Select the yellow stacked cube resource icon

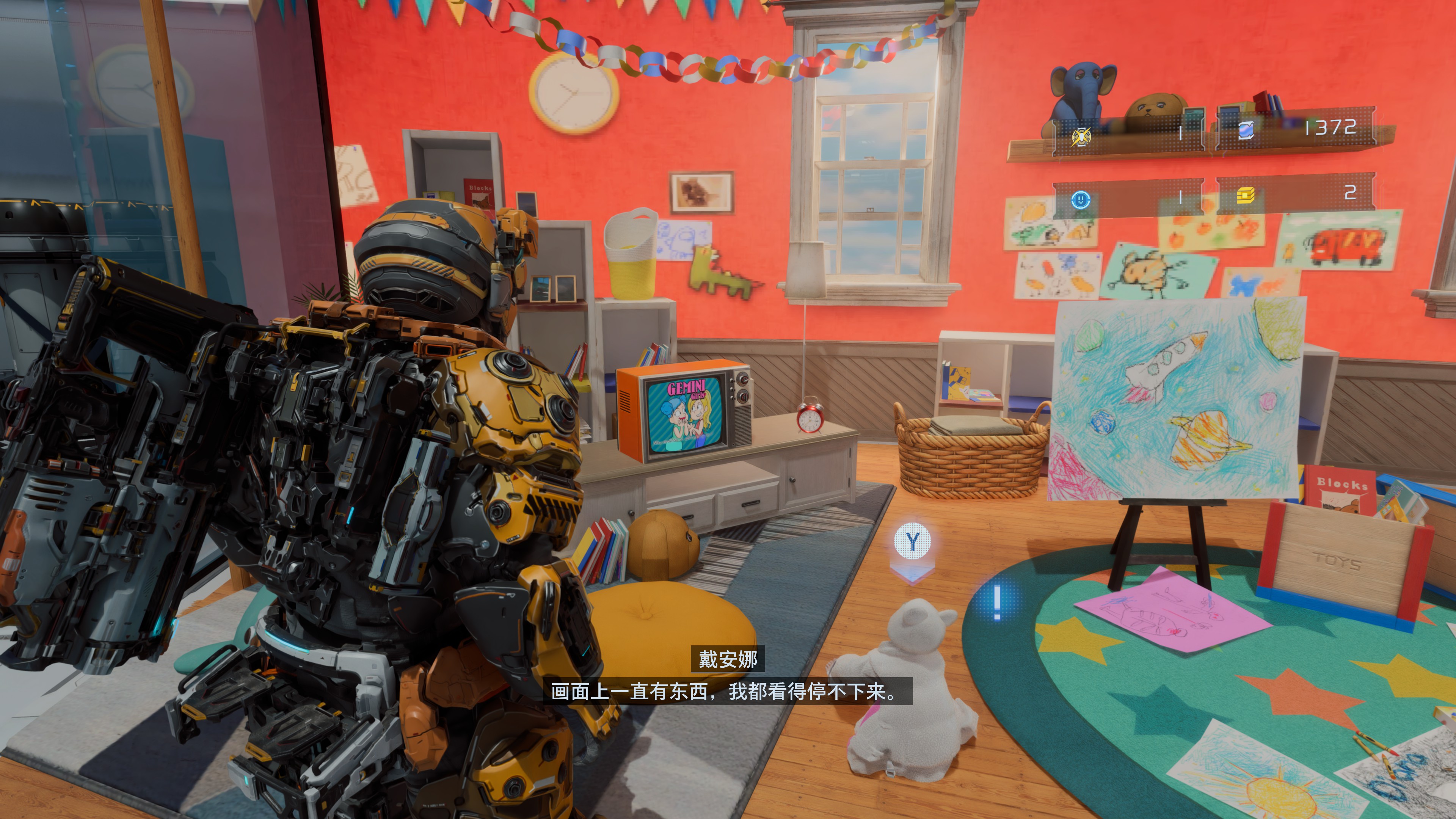[1246, 196]
